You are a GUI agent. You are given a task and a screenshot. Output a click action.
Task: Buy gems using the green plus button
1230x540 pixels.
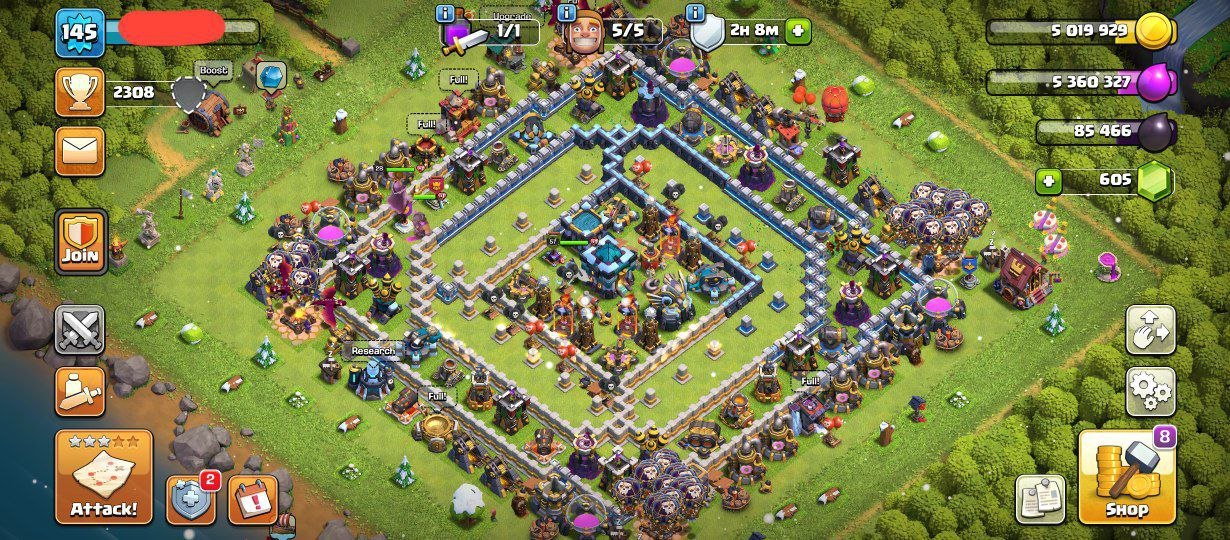[x=1048, y=181]
